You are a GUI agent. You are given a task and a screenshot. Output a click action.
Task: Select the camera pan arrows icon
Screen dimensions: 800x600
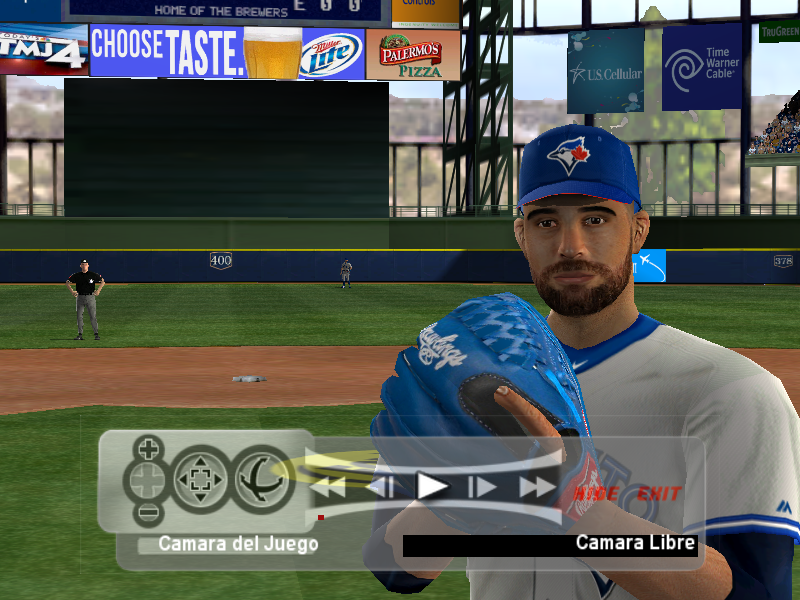point(200,480)
